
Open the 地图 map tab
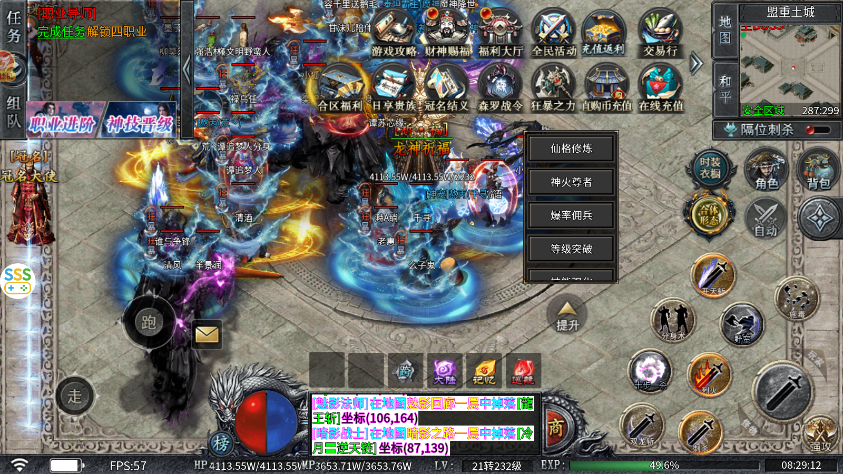coord(726,32)
